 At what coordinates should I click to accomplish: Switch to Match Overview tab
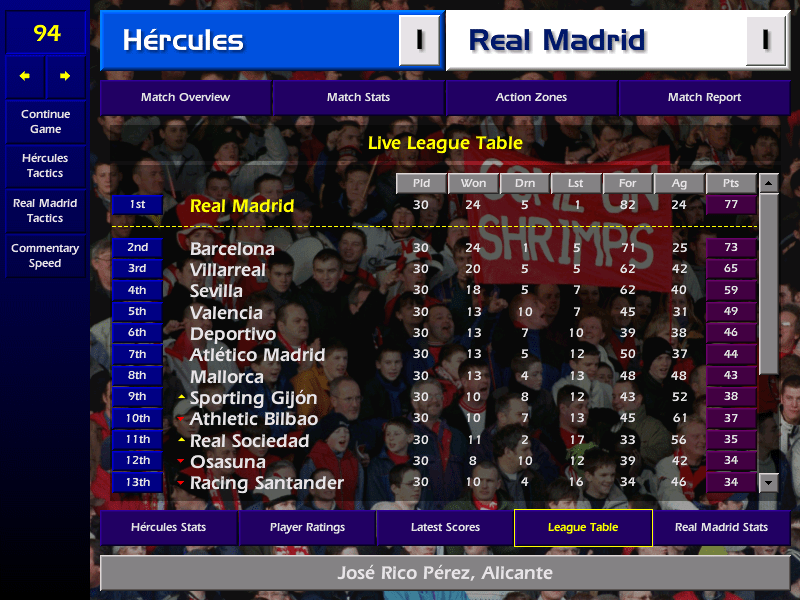point(185,98)
